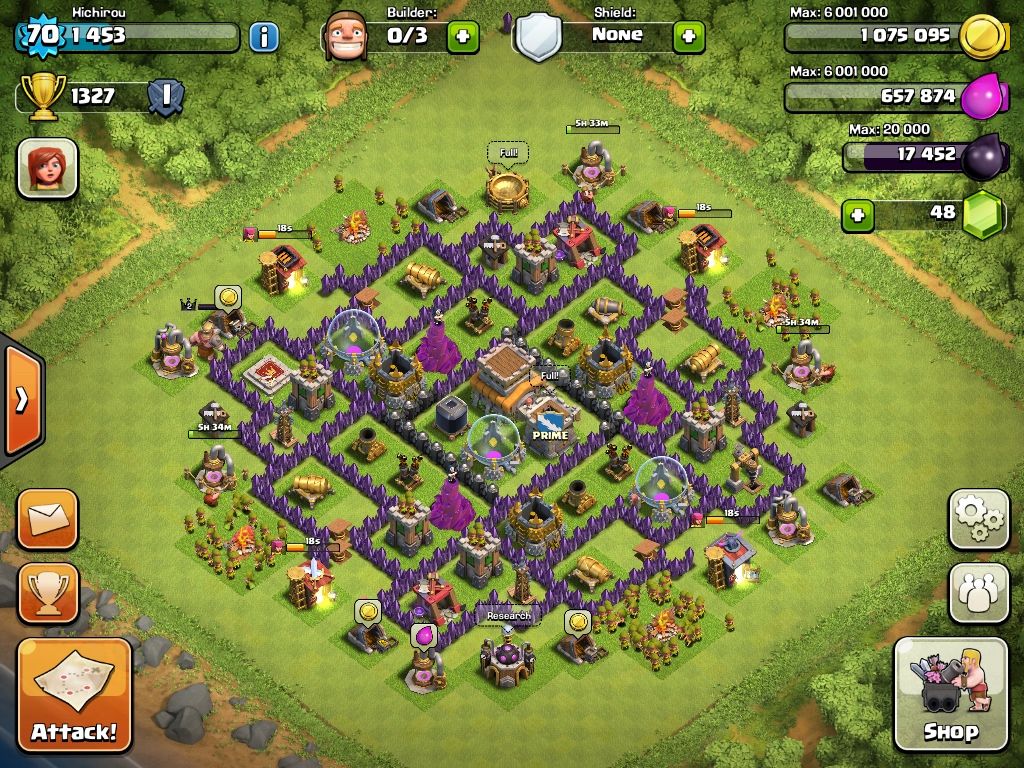Tap the player level 70 star badge
The width and height of the screenshot is (1024, 768).
click(x=41, y=36)
